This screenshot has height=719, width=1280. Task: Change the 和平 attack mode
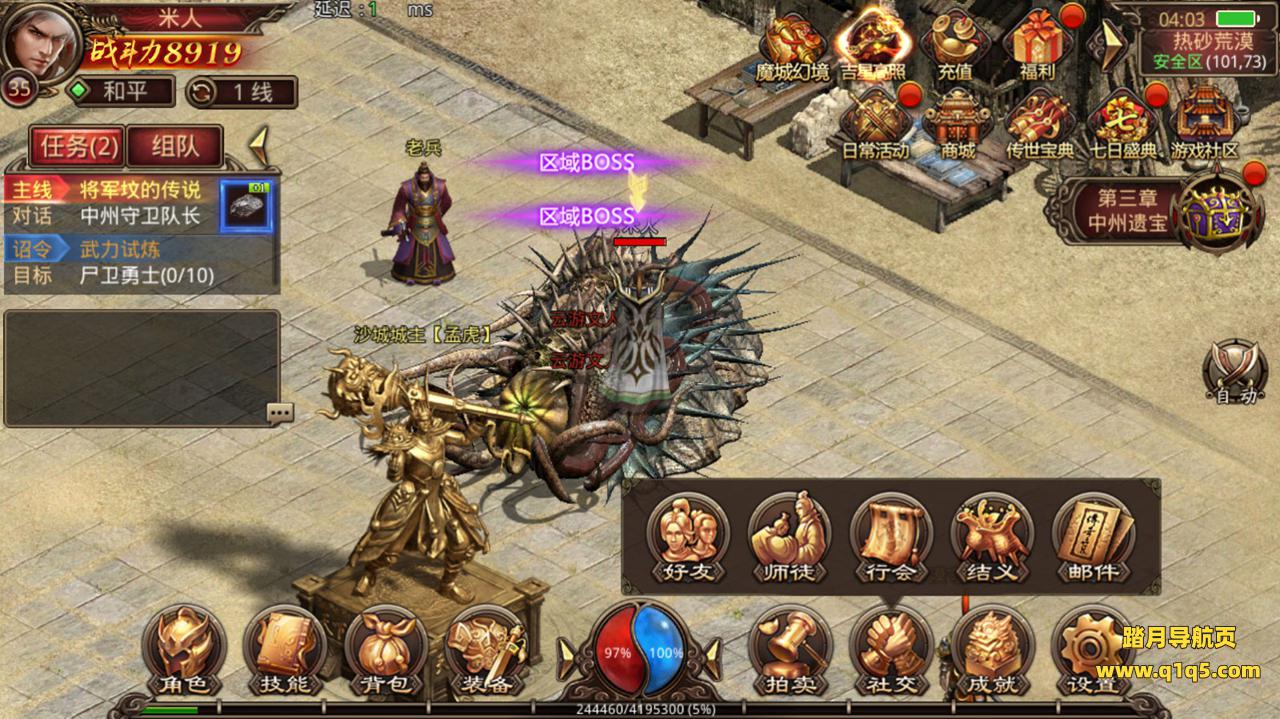point(120,92)
